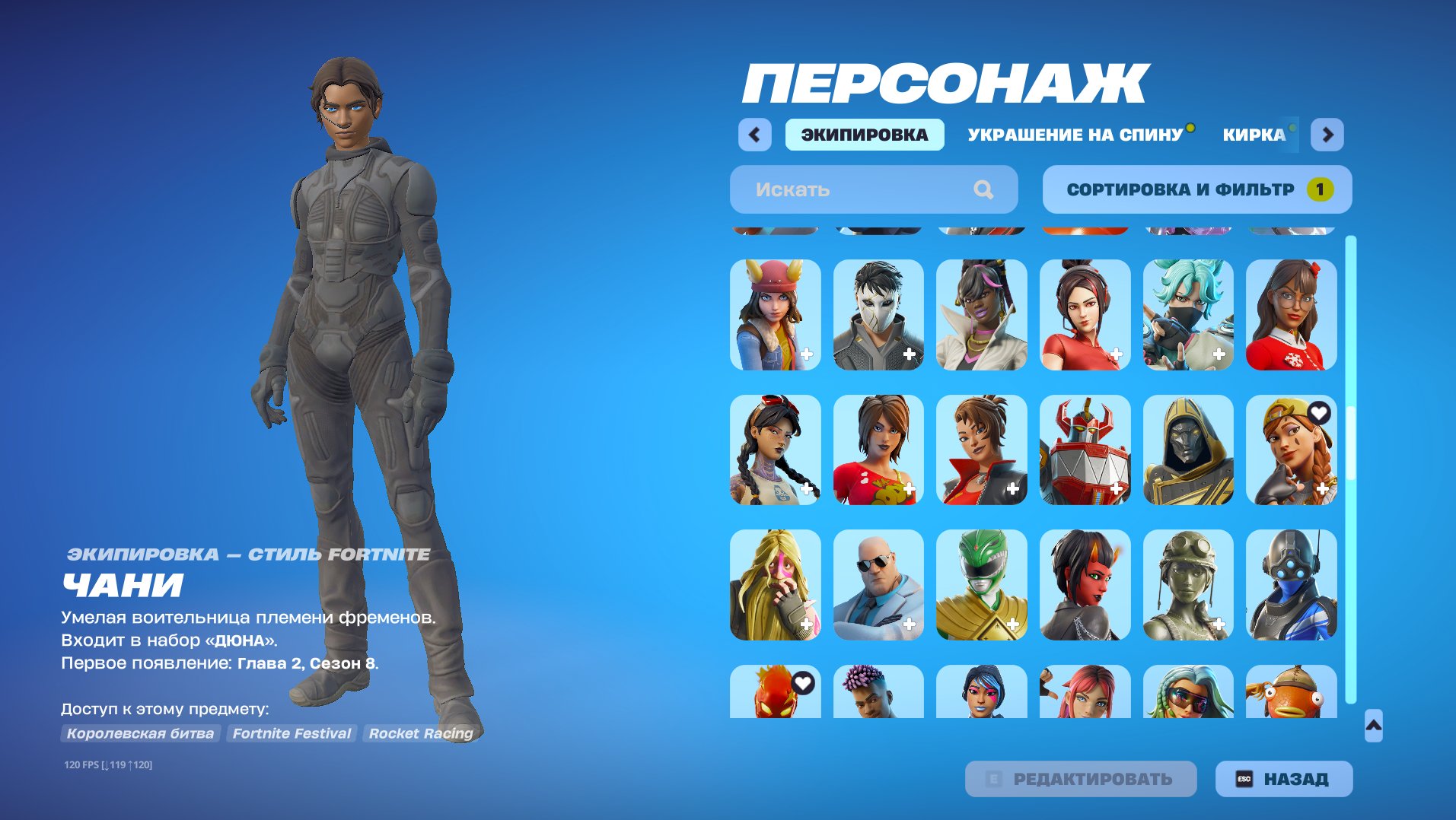Switch to the КИРКА tab

pos(1253,134)
